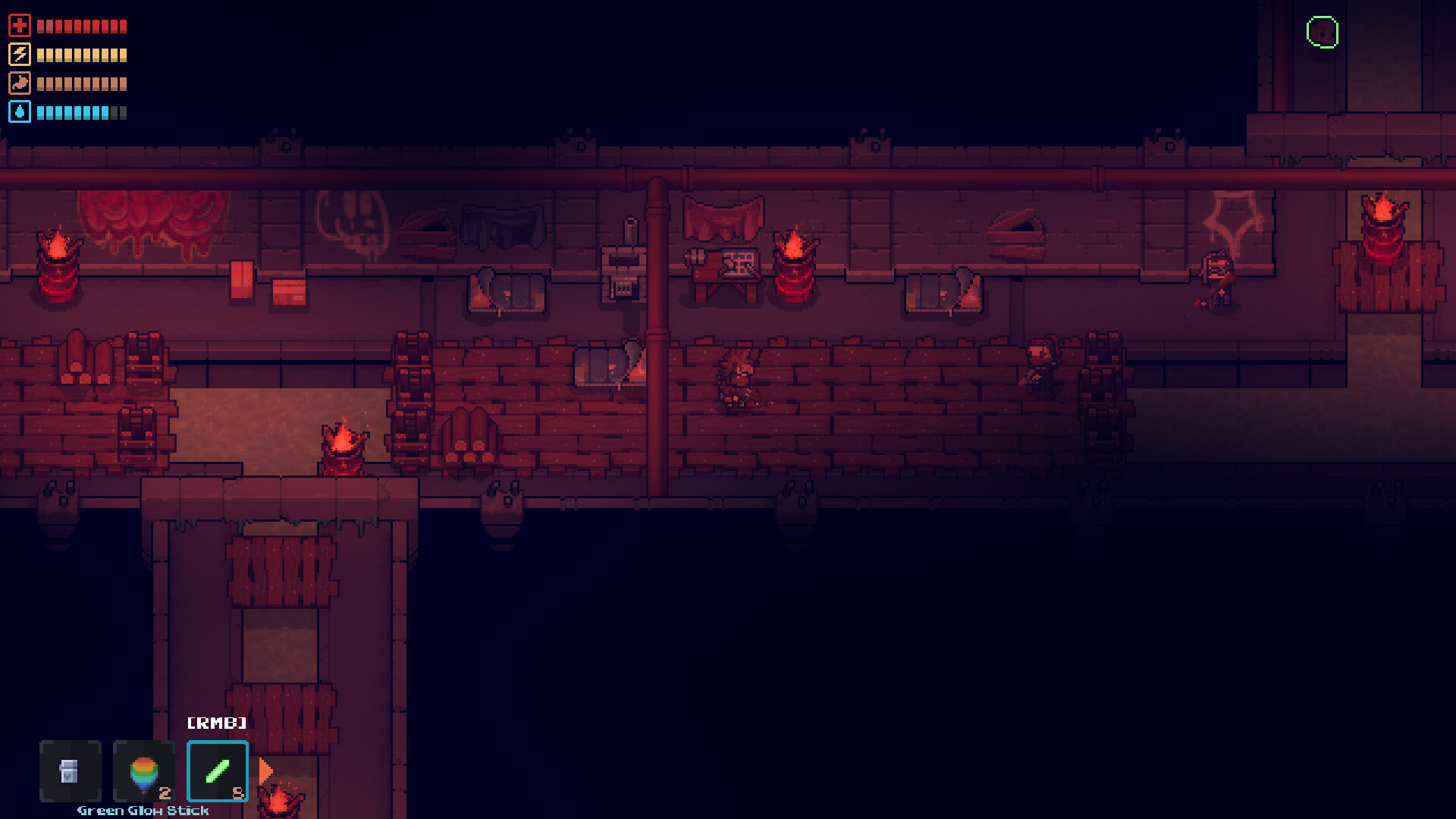Click the stomach hunger icon
The image size is (1456, 819).
[20, 83]
